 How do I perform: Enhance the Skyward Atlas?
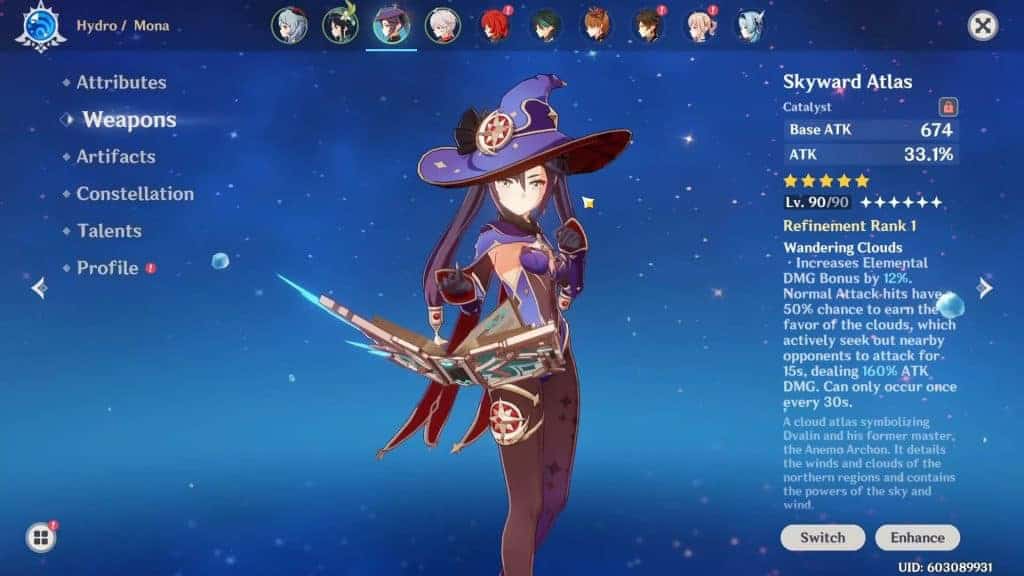tap(917, 537)
